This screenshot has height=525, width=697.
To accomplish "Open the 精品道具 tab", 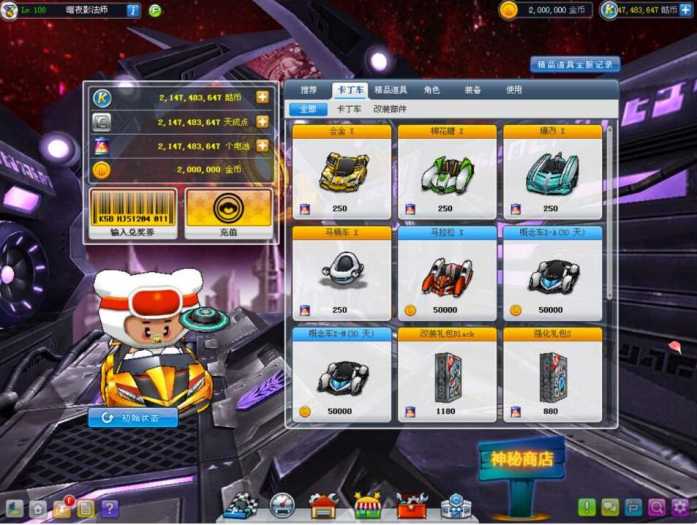I will tap(390, 89).
